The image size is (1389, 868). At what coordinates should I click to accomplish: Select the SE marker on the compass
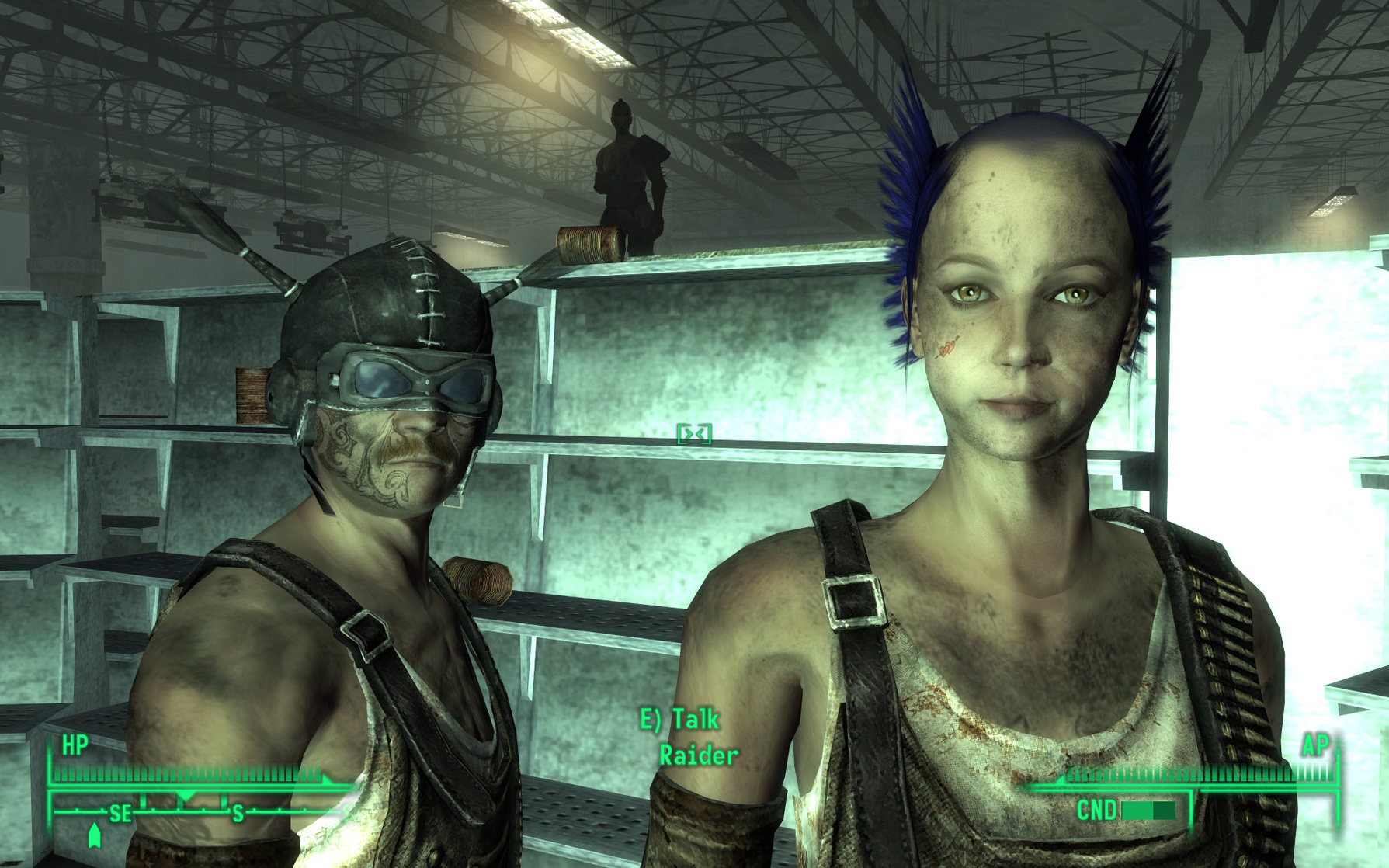pos(121,813)
